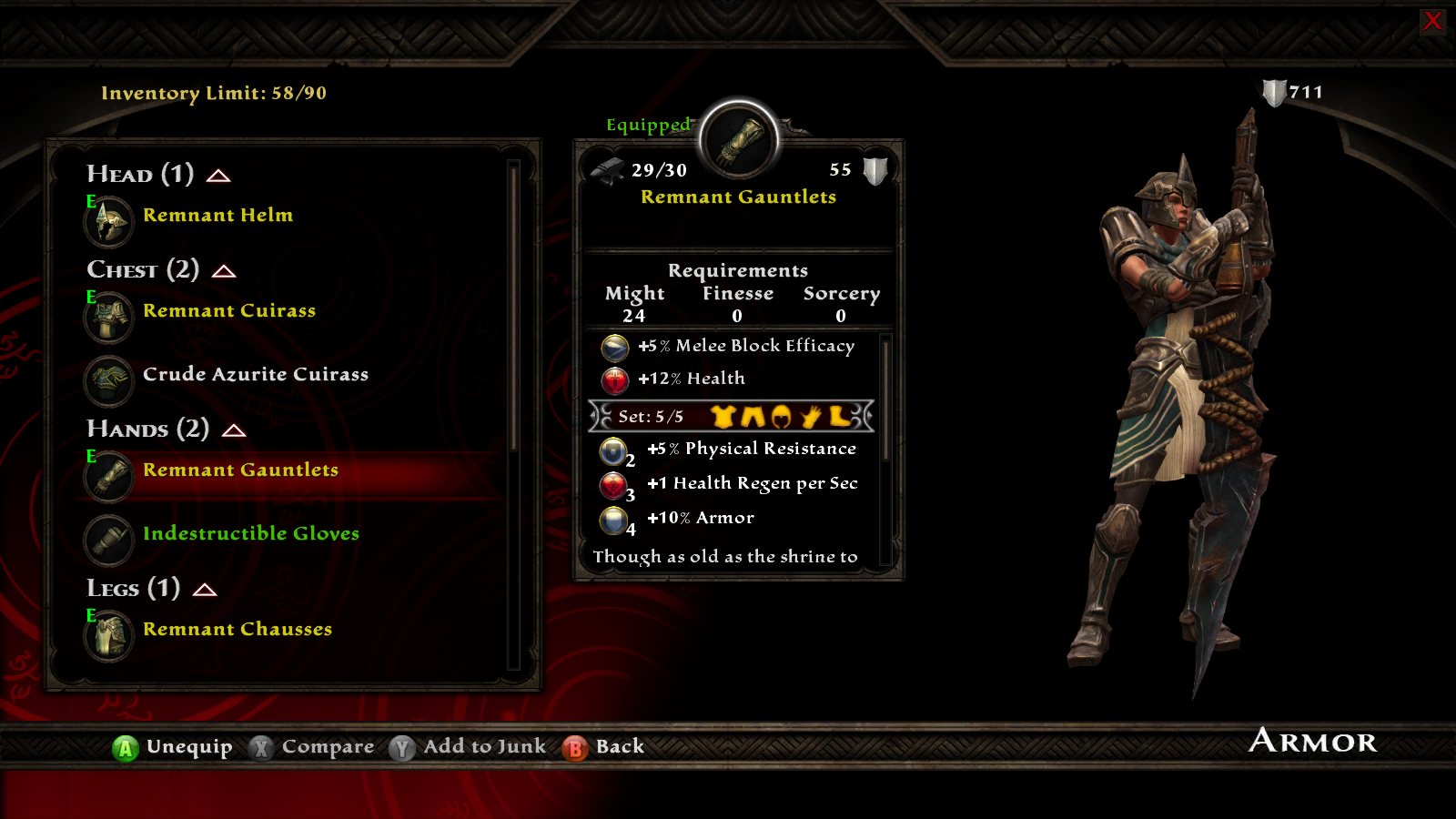The height and width of the screenshot is (819, 1456).
Task: Go Back from the armor menu
Action: tap(619, 747)
